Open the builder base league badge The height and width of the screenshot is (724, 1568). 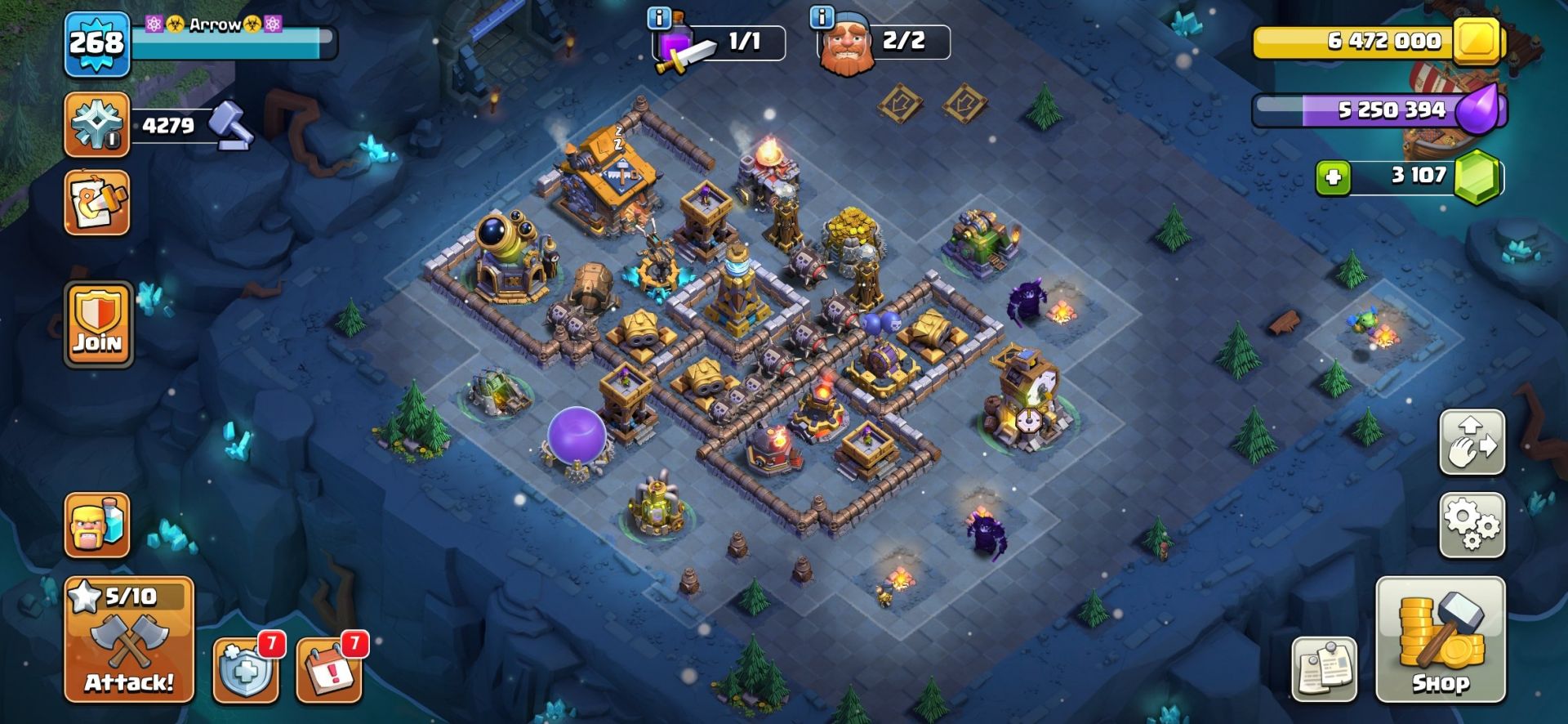coord(97,125)
